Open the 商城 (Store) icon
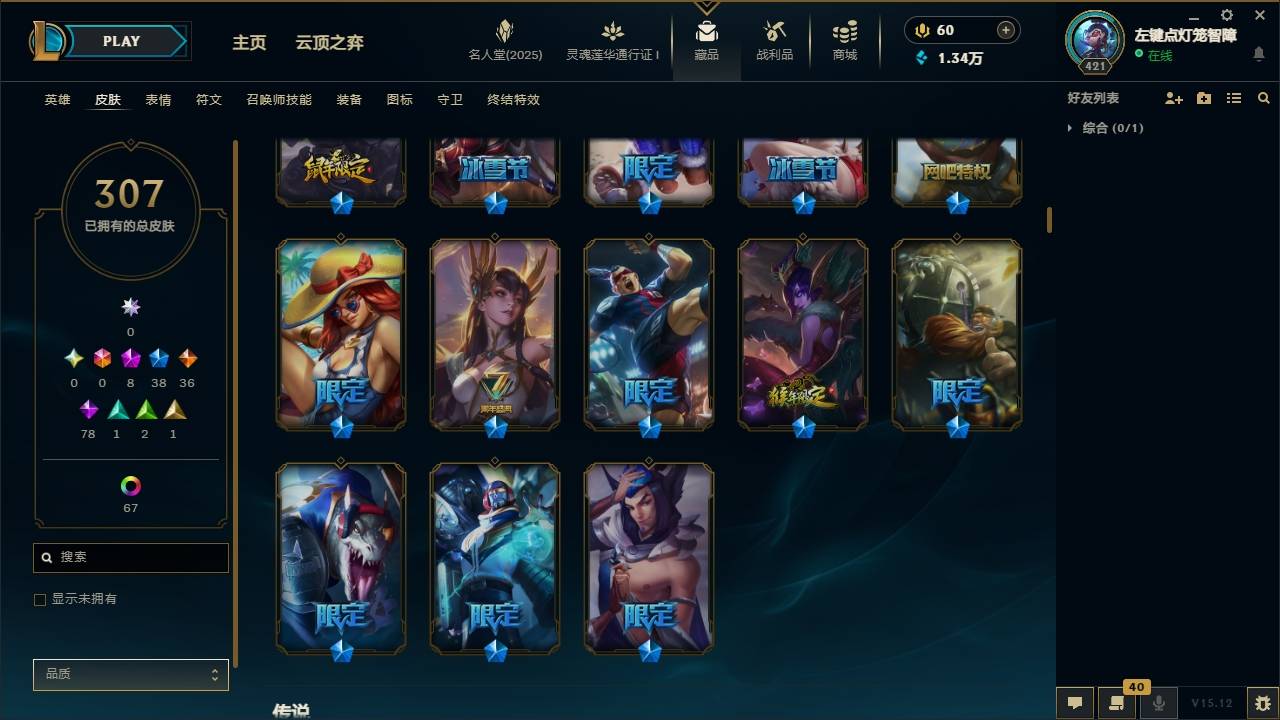The width and height of the screenshot is (1280, 720). (x=843, y=40)
